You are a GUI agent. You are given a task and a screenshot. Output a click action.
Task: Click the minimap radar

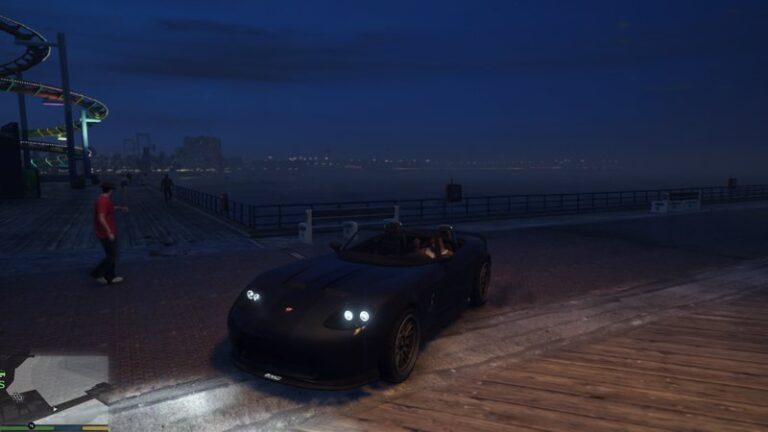[x=54, y=389]
